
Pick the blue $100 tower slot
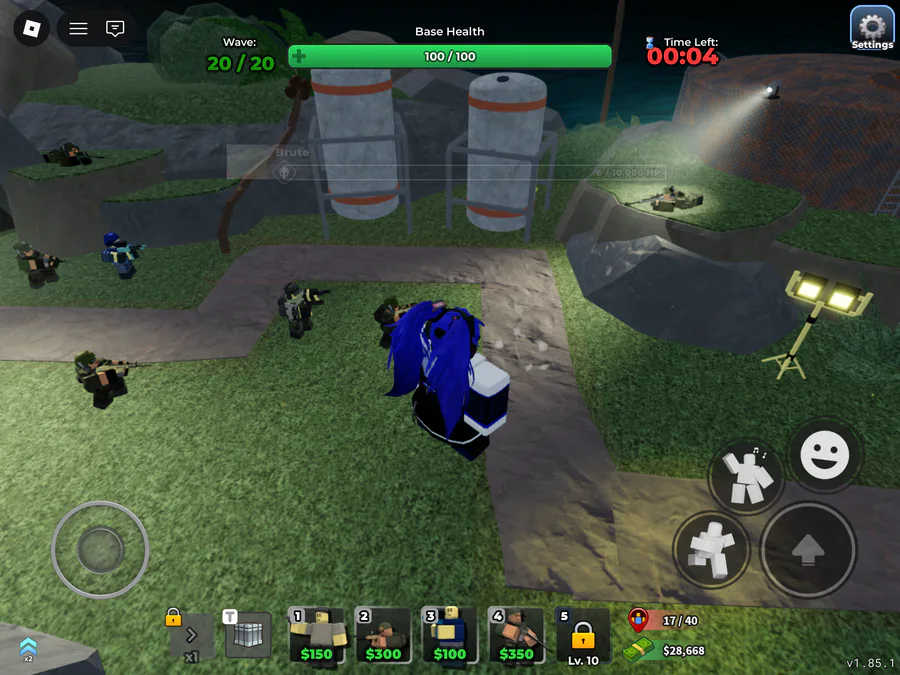449,636
